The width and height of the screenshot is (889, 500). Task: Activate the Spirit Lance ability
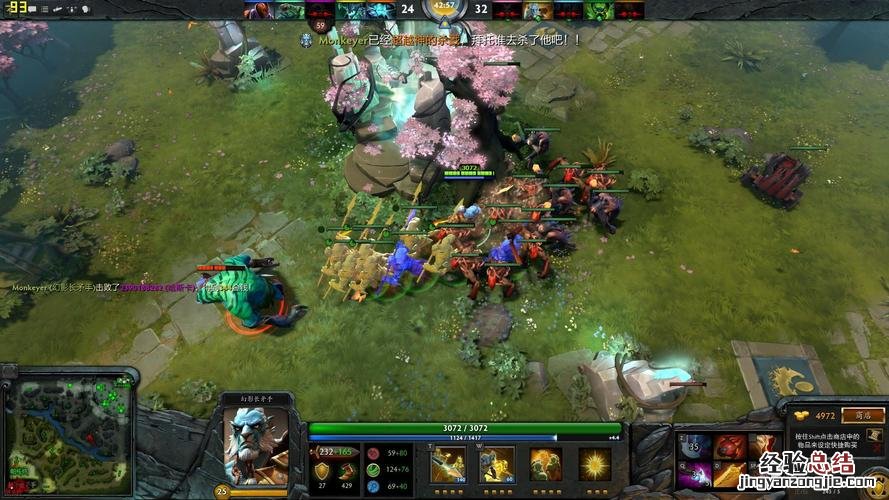(x=447, y=464)
